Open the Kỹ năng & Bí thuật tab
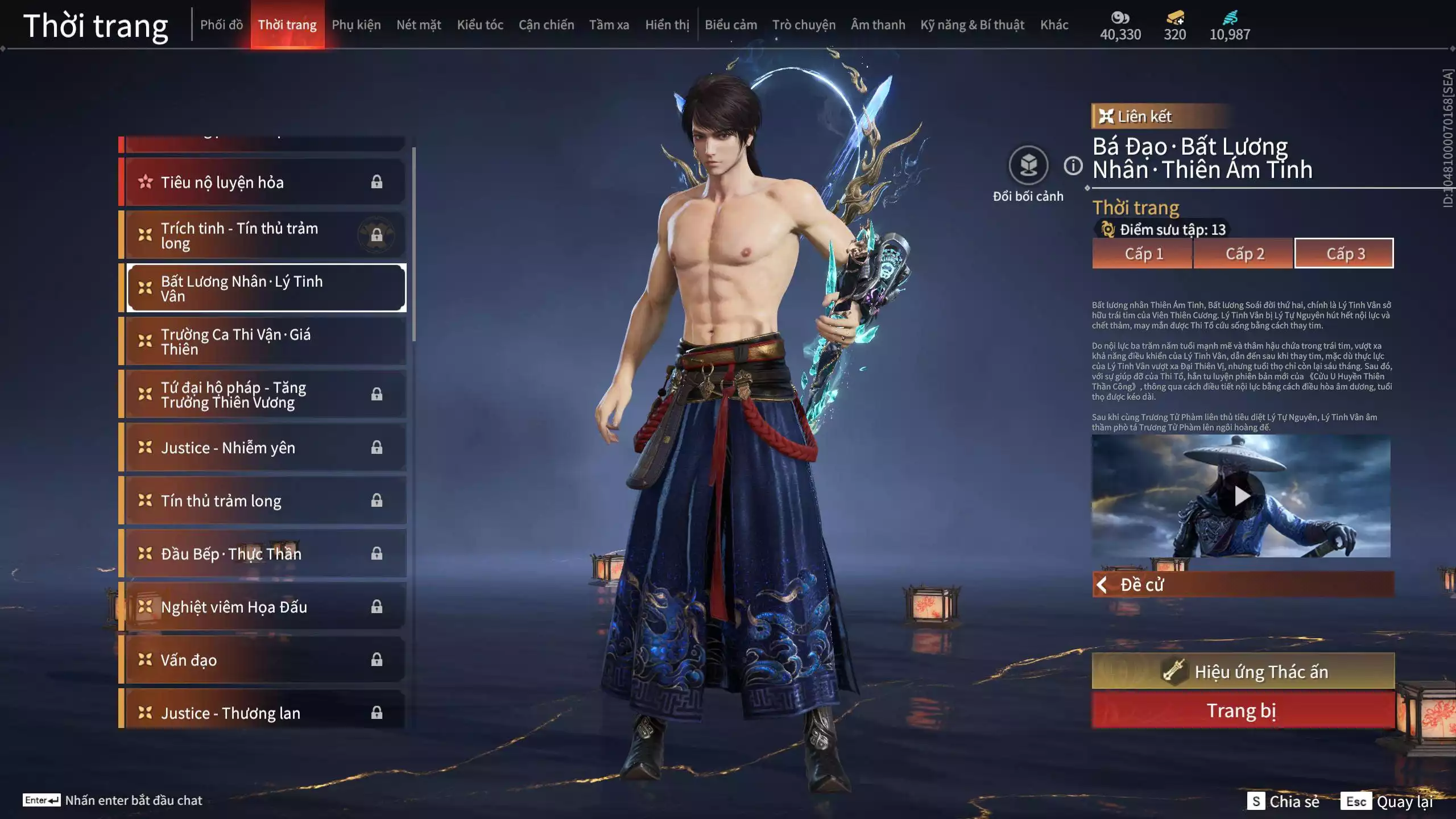This screenshot has width=1456, height=819. point(972,25)
